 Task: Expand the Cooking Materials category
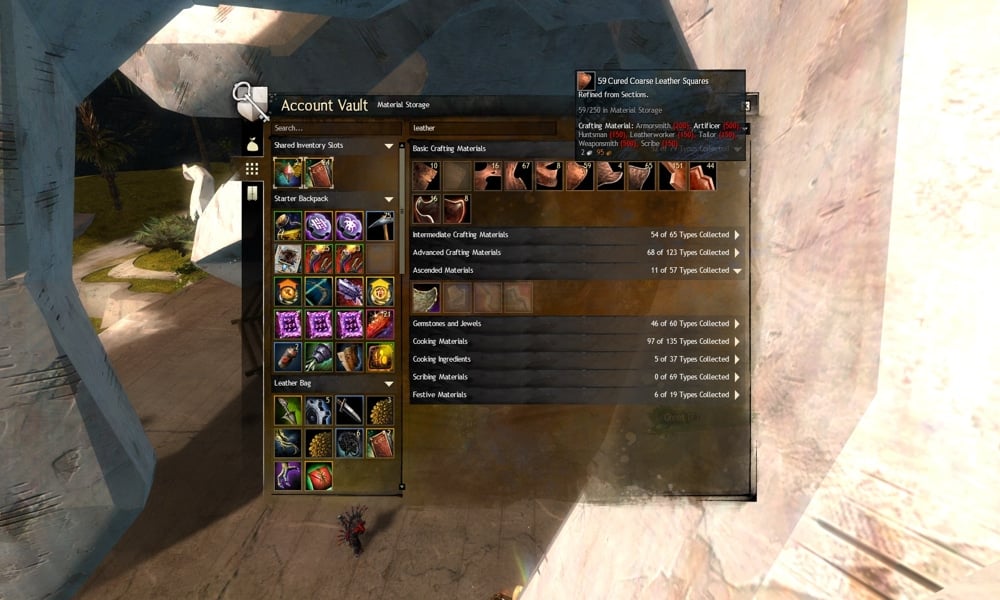[737, 342]
